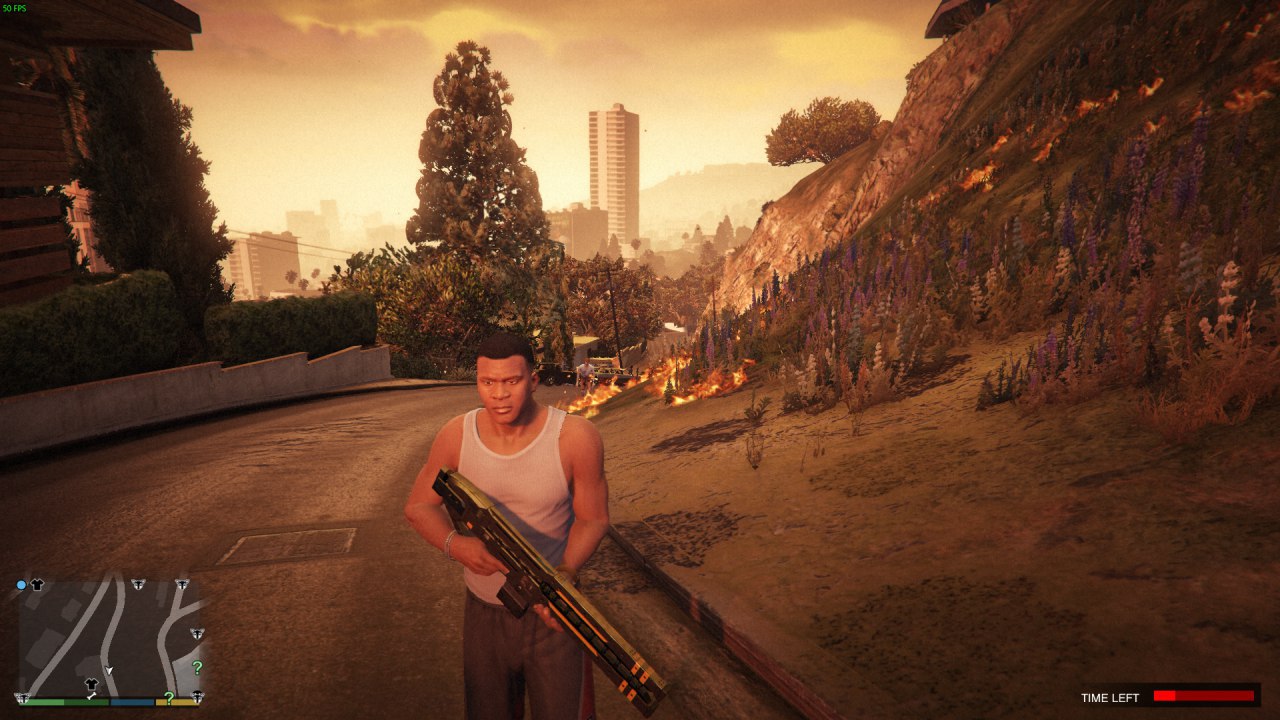Select the blue circle blip on the minimap
Screen dimensions: 1280x720
tap(21, 585)
